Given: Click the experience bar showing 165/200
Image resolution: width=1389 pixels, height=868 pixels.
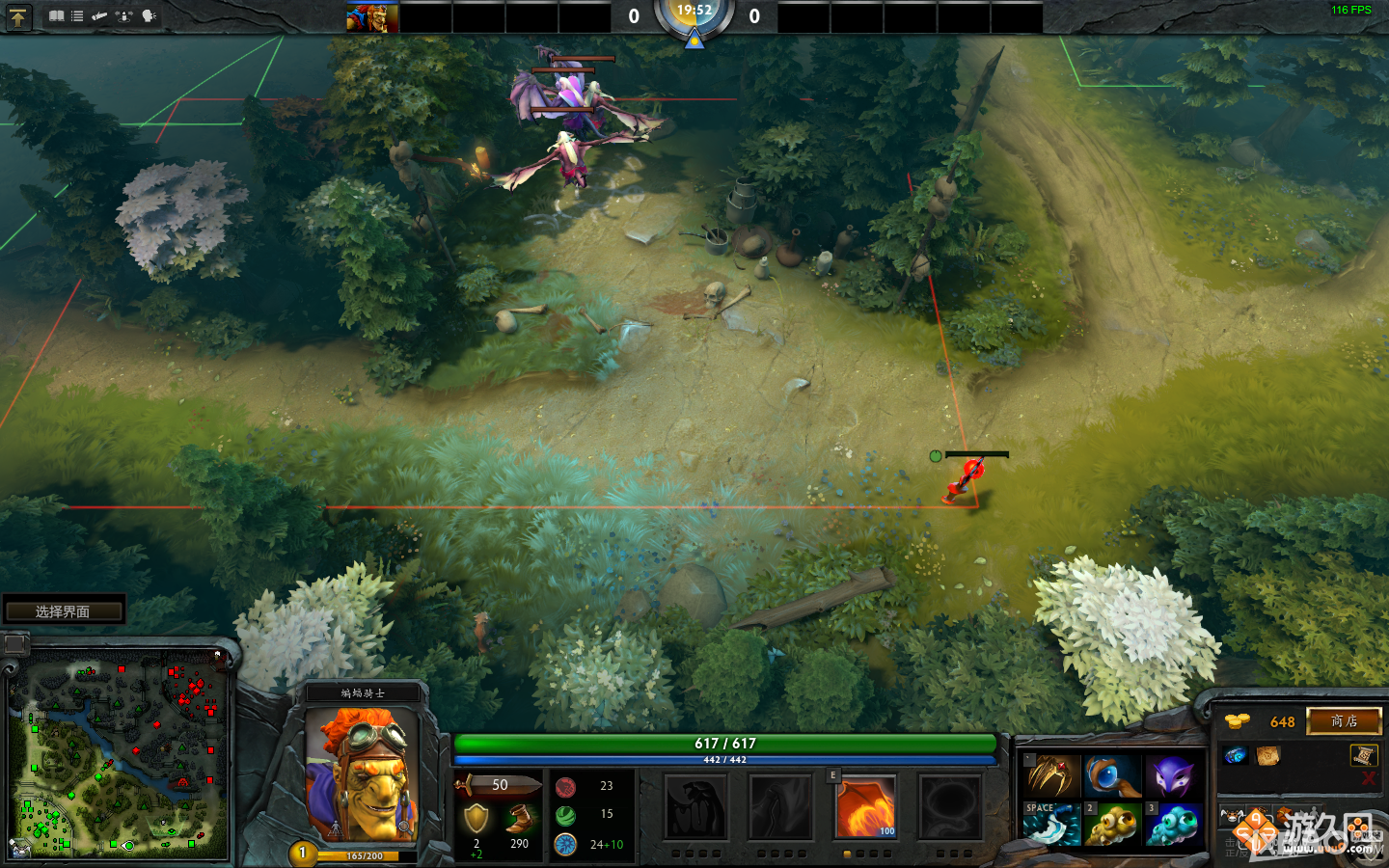Looking at the screenshot, I should [367, 854].
